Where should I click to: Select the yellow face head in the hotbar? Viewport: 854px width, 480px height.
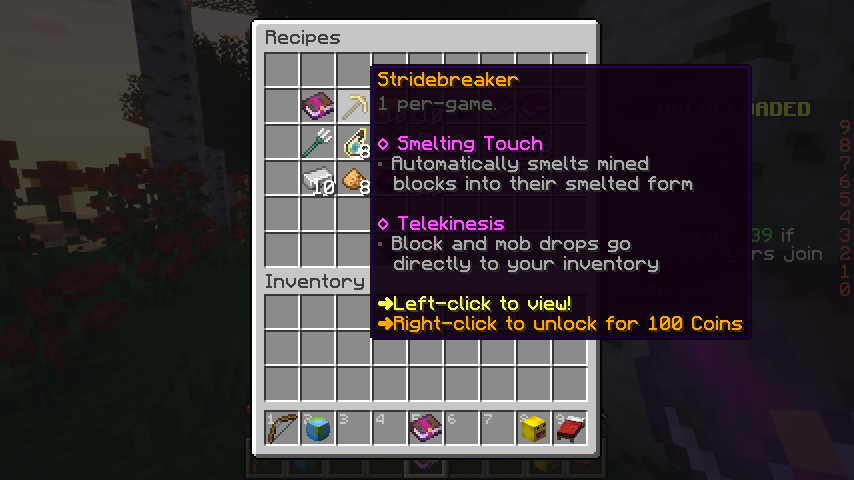coord(534,428)
